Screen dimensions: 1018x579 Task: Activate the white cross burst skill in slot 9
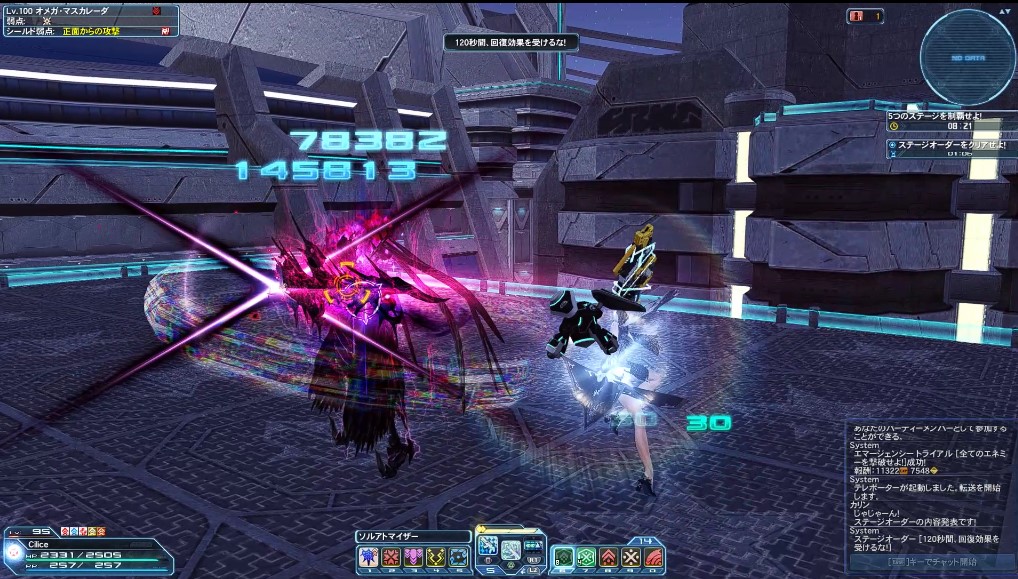(631, 557)
